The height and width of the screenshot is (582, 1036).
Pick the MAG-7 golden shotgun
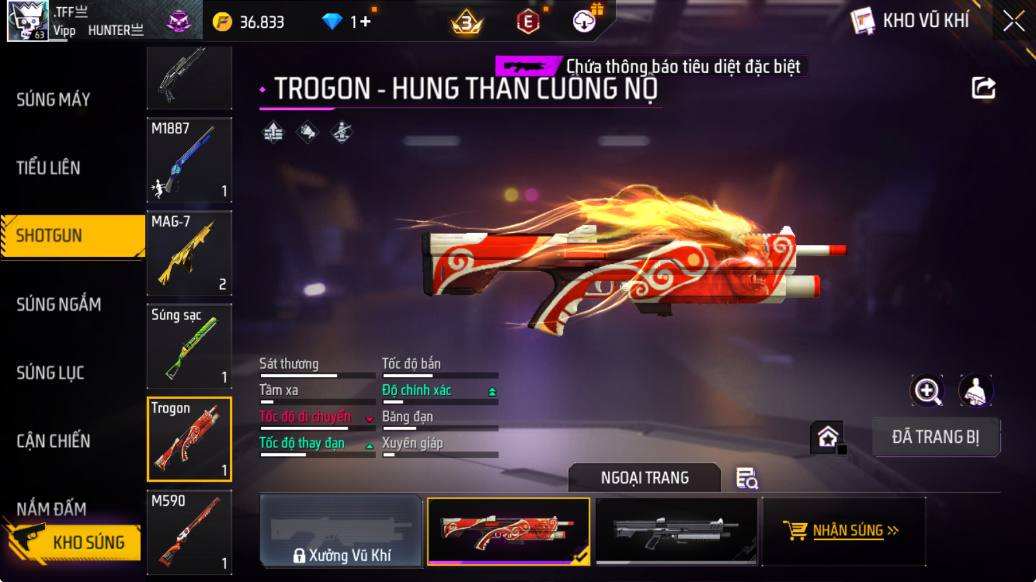coord(189,253)
